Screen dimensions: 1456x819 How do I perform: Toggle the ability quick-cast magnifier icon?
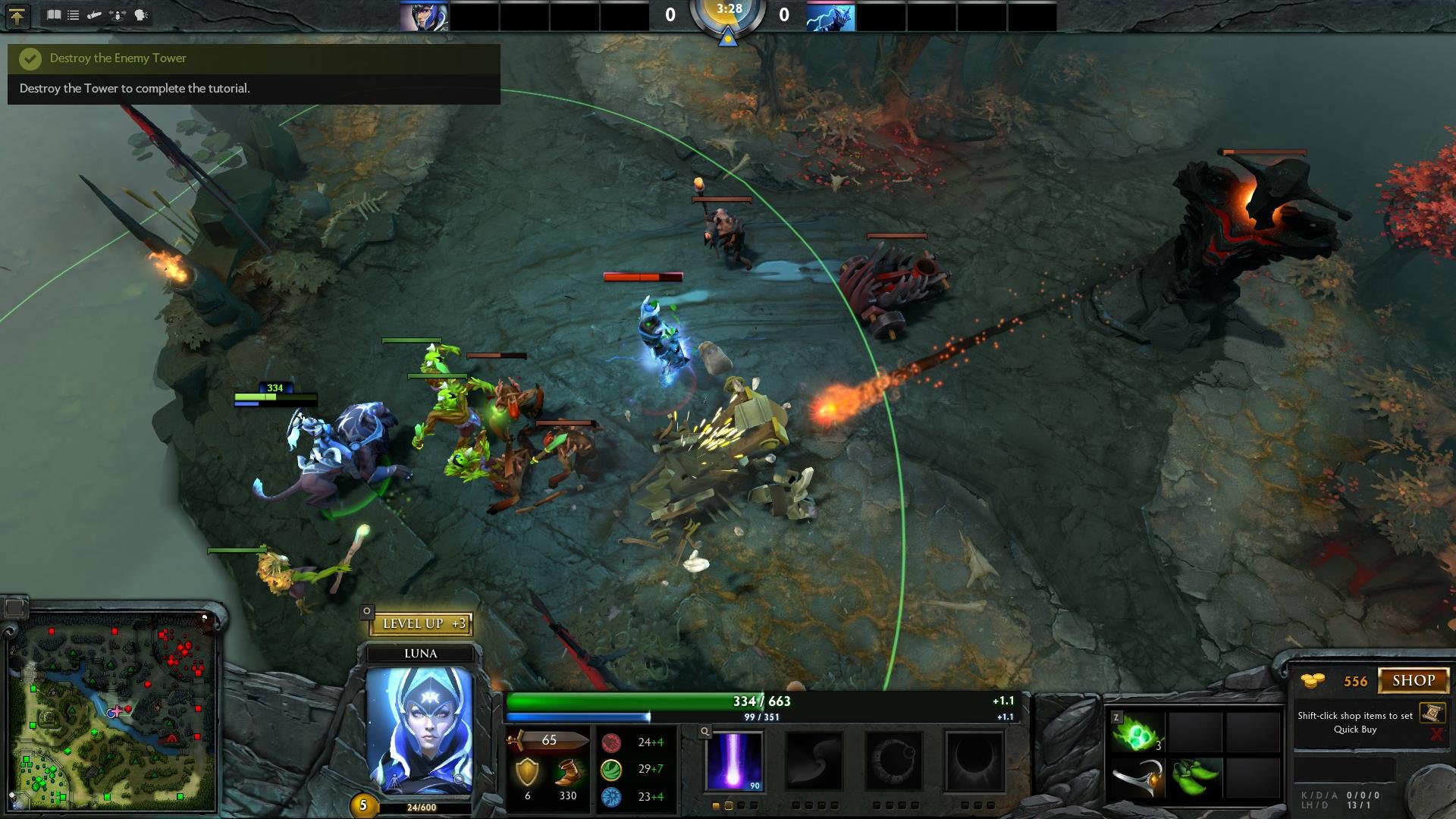705,731
